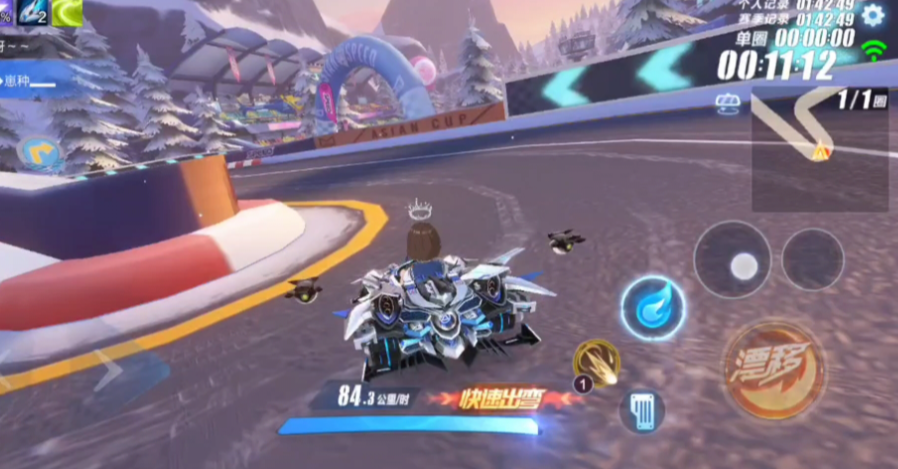Tap the car reset button
Screen dimensions: 898x469
click(x=642, y=411)
